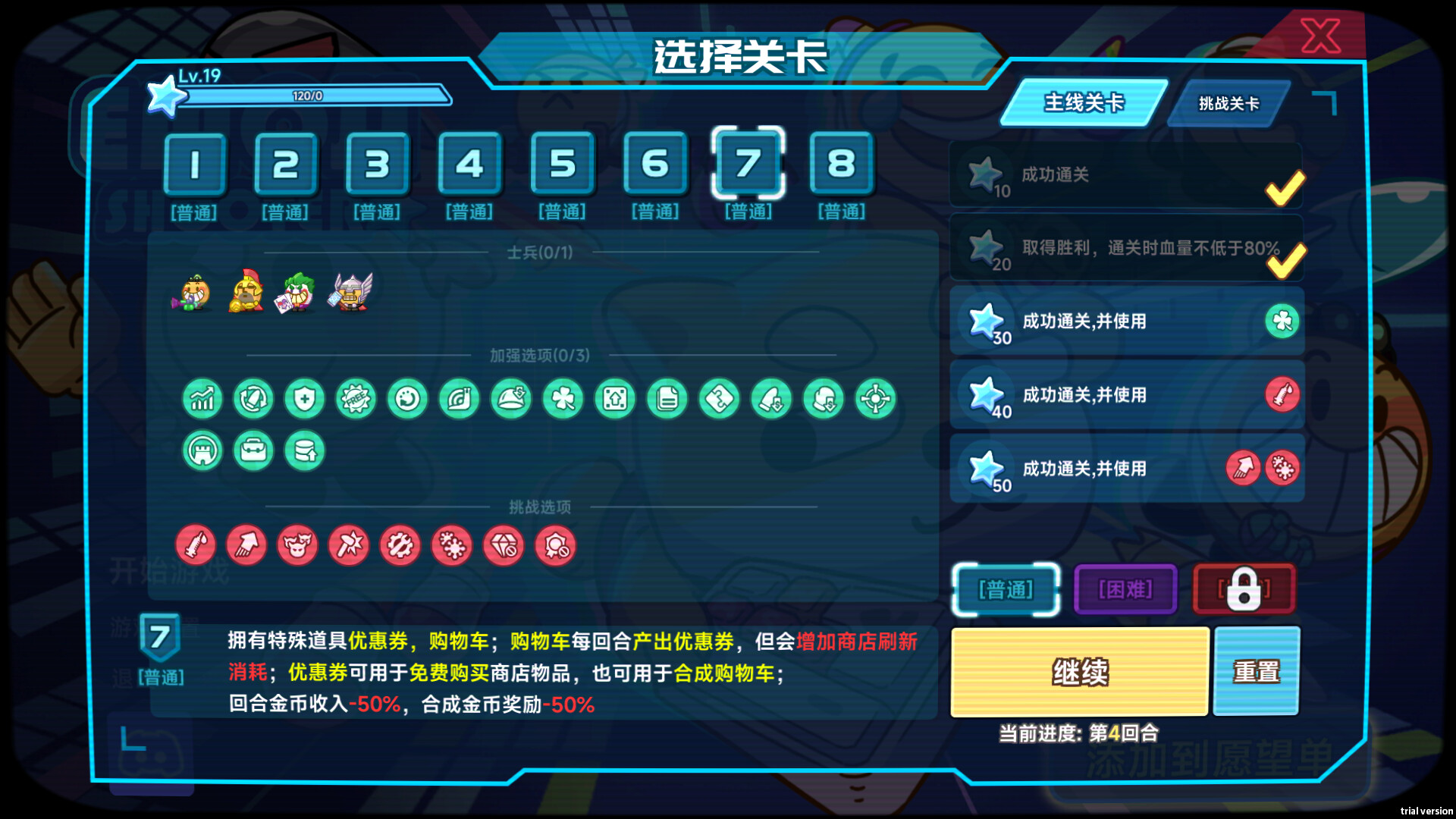Choose the four-leaf clover enhancement
The width and height of the screenshot is (1456, 819).
tap(563, 398)
